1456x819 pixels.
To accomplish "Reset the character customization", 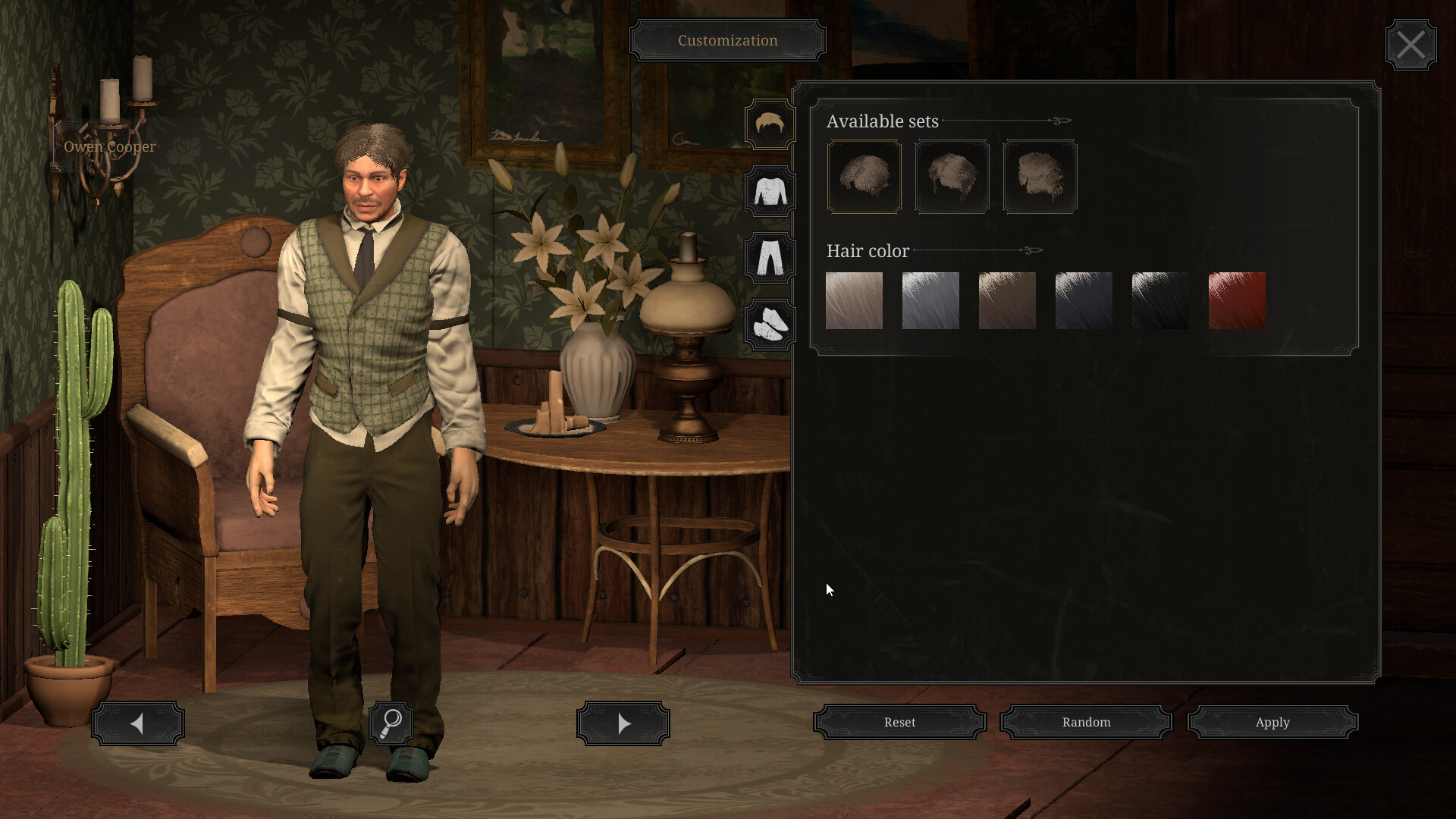I will (899, 723).
